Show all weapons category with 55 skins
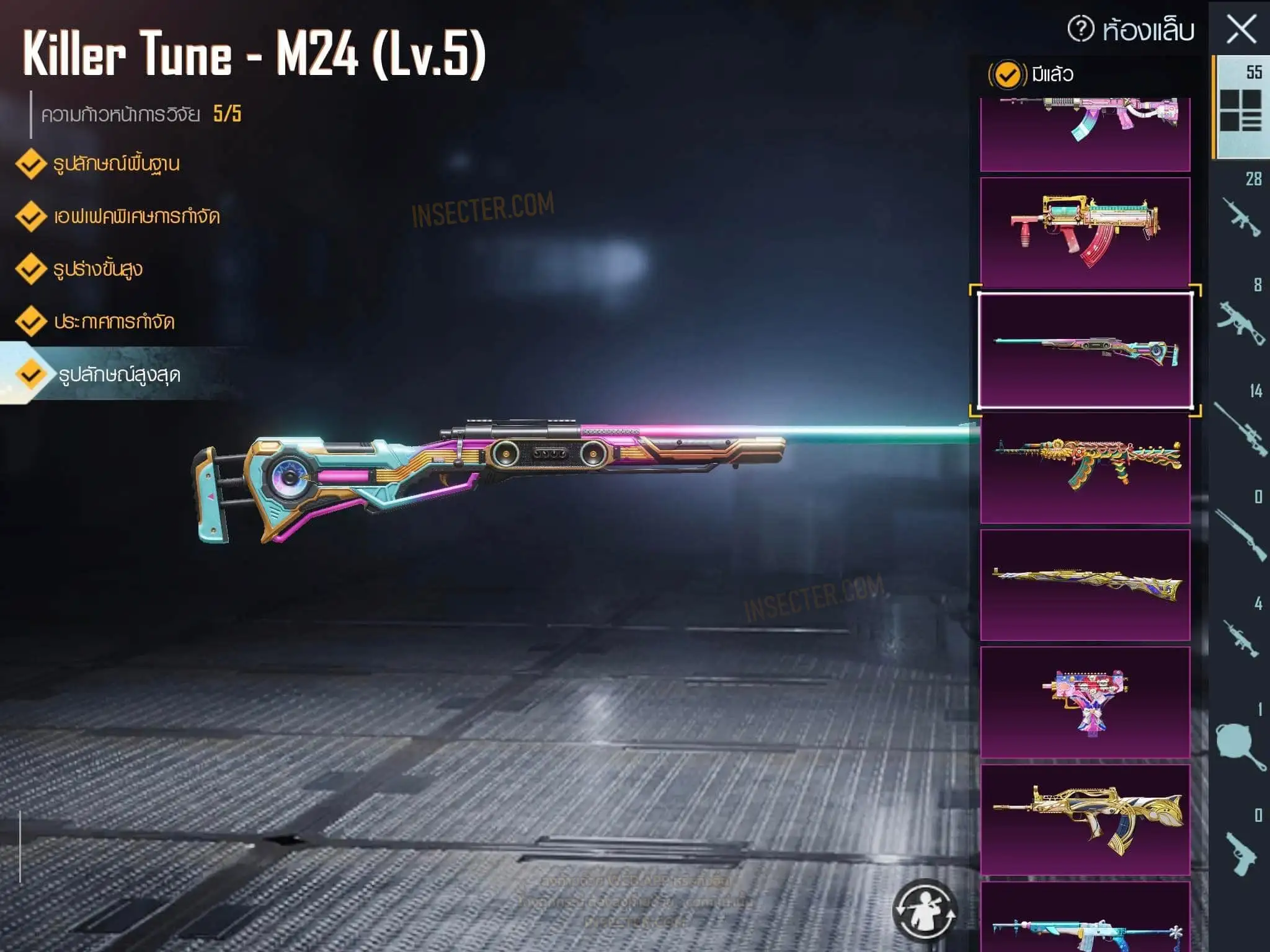The width and height of the screenshot is (1270, 952). point(1240,107)
